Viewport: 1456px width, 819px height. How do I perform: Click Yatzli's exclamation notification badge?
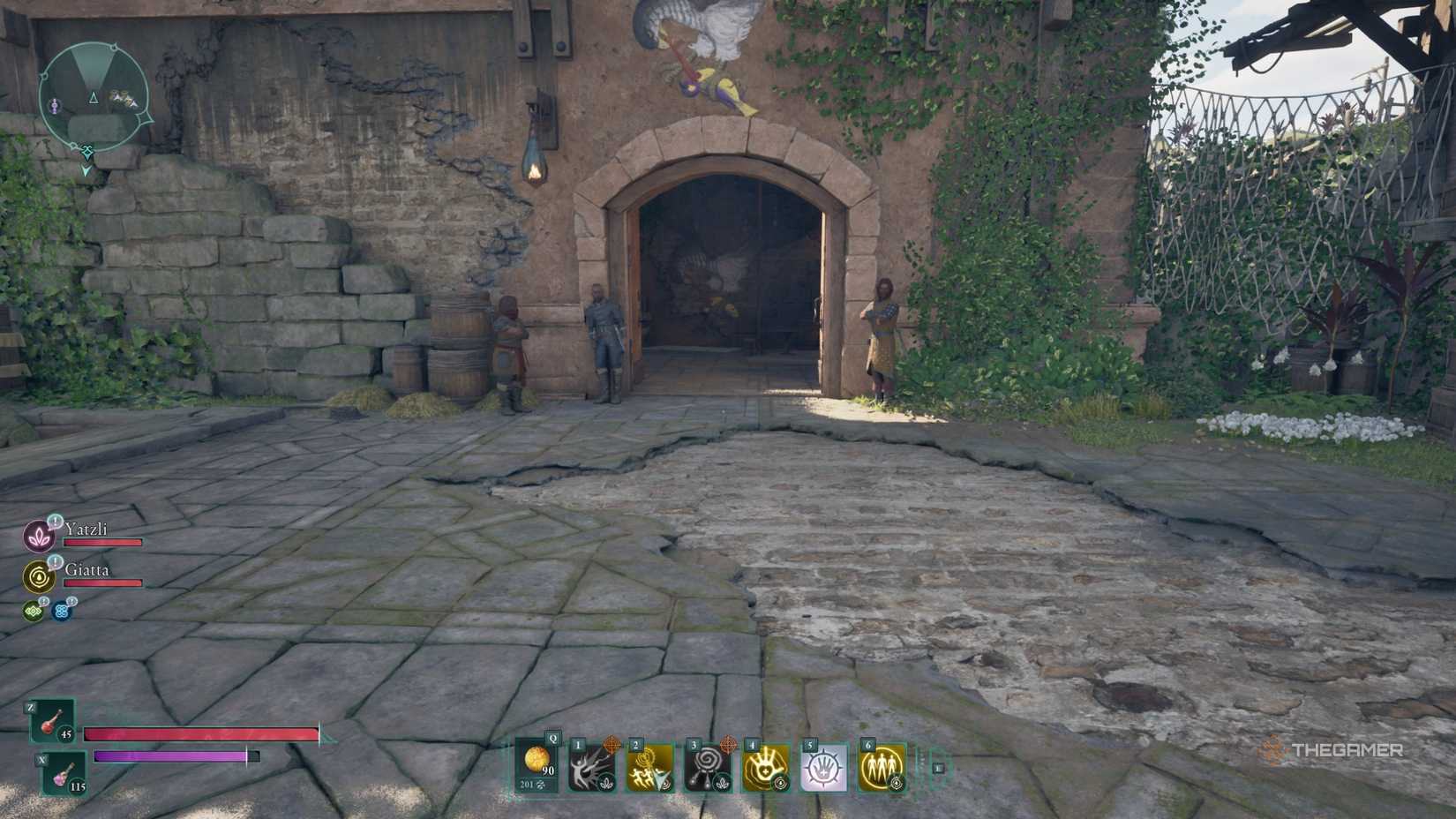[x=55, y=521]
